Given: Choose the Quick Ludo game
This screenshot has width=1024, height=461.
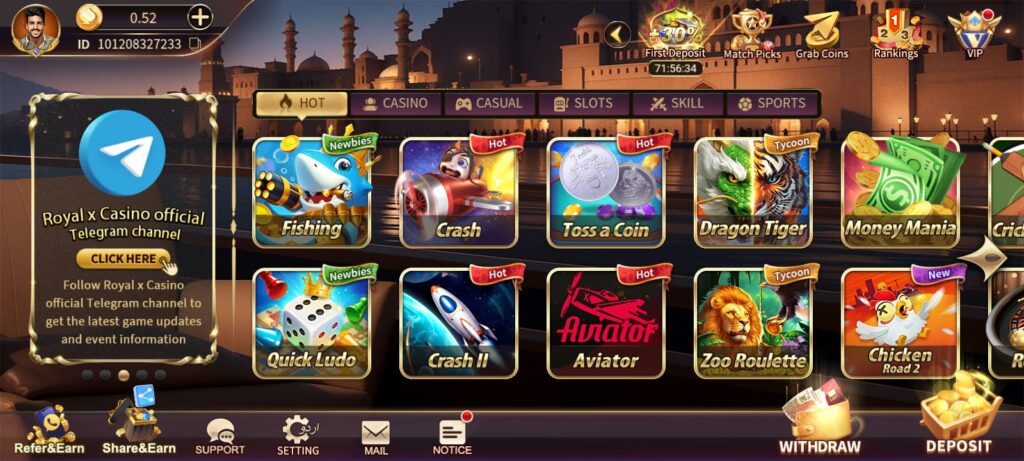Looking at the screenshot, I should pos(311,322).
